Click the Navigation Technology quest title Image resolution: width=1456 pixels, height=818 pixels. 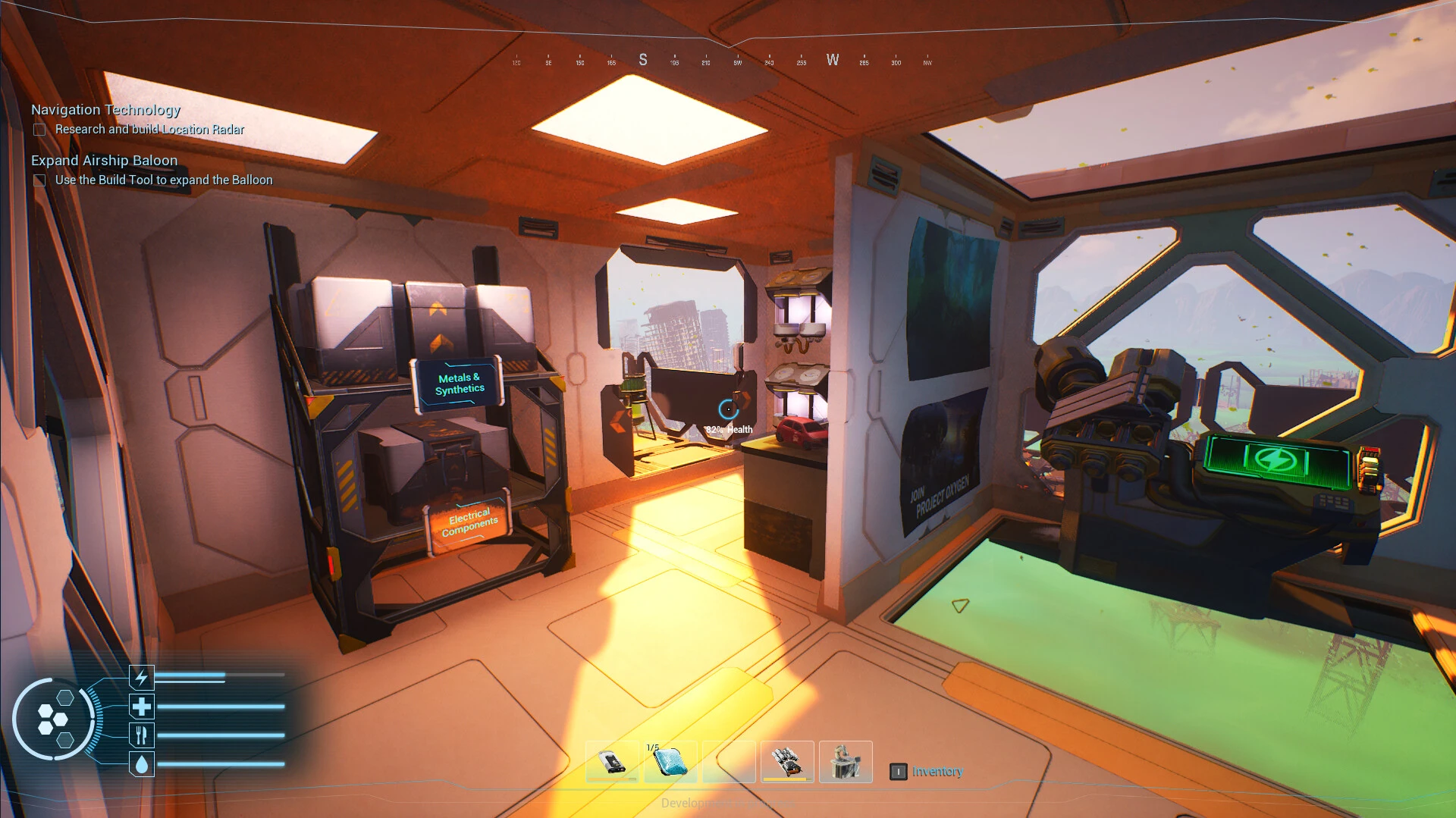105,110
